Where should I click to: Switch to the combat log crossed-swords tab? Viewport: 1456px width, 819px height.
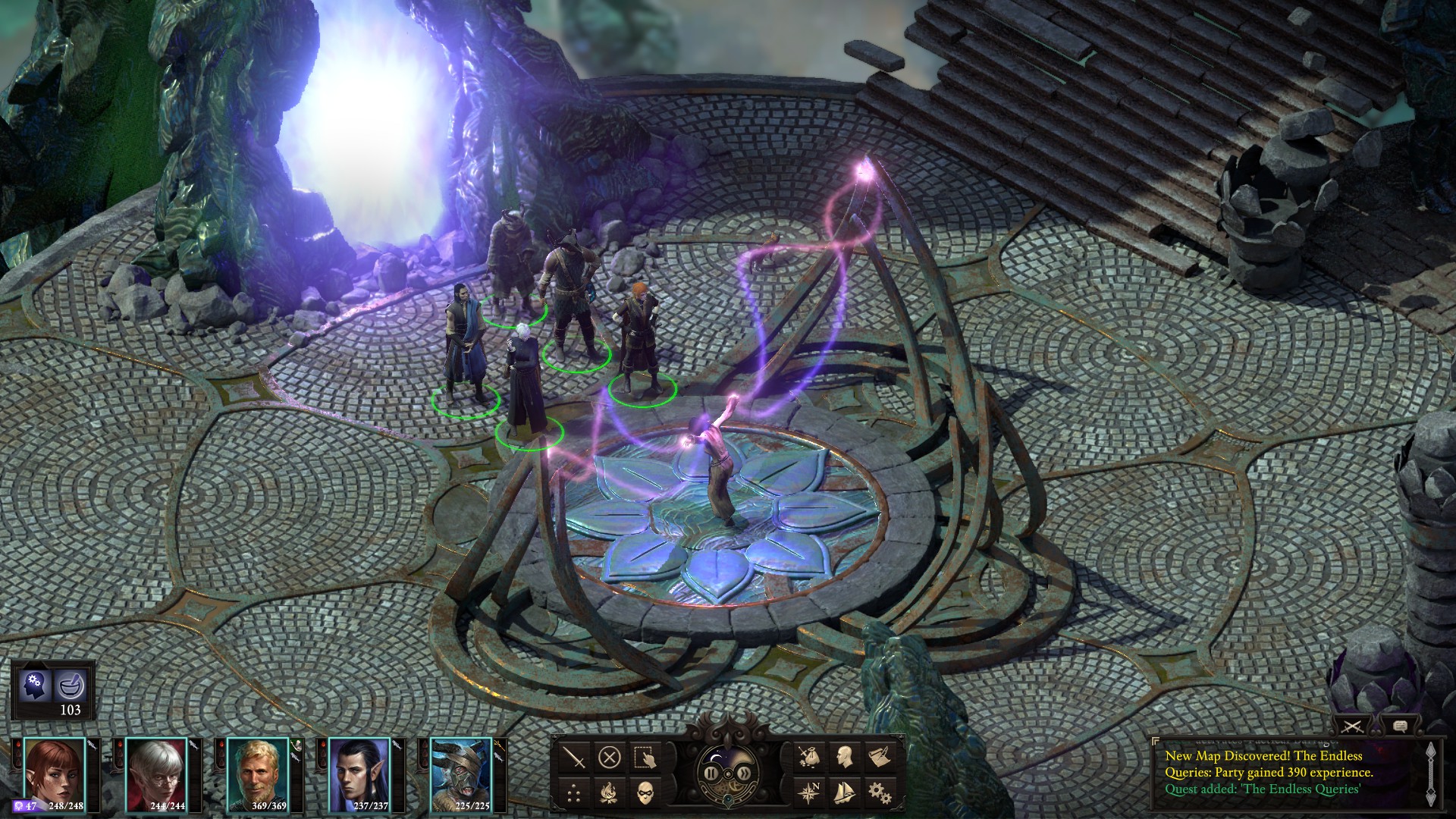pos(1352,726)
